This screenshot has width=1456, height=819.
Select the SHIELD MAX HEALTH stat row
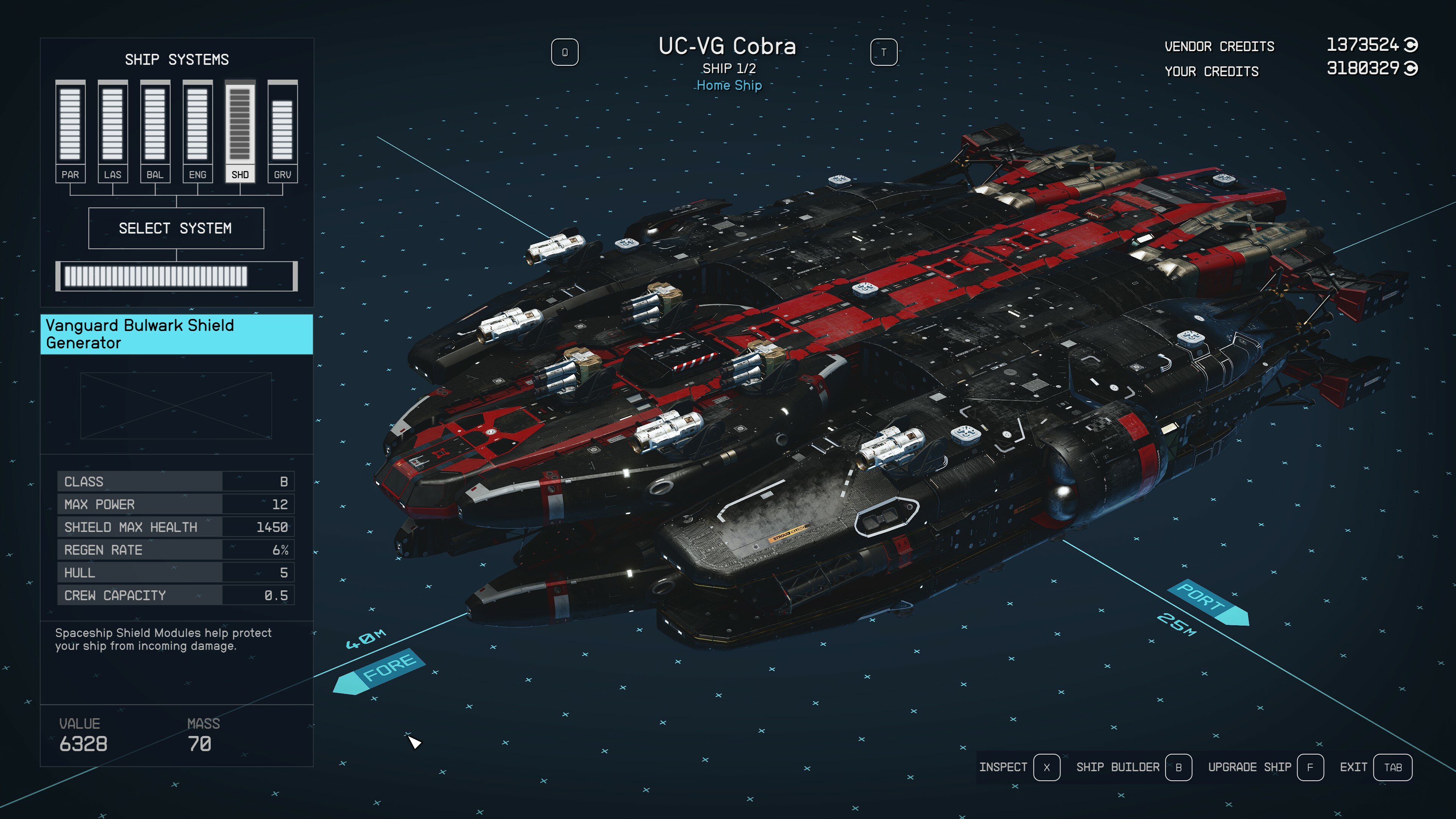175,527
